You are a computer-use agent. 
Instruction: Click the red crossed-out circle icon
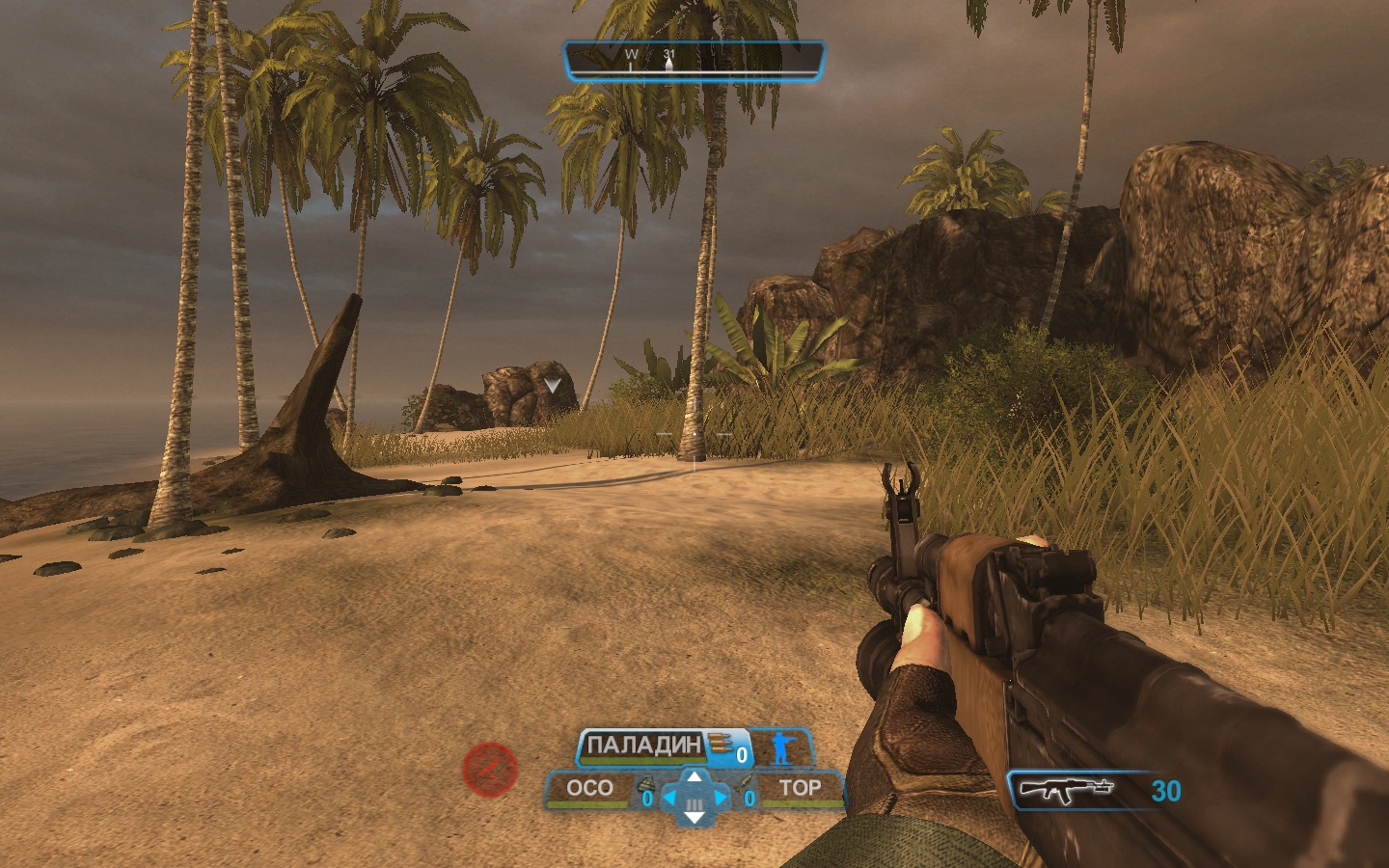[490, 770]
